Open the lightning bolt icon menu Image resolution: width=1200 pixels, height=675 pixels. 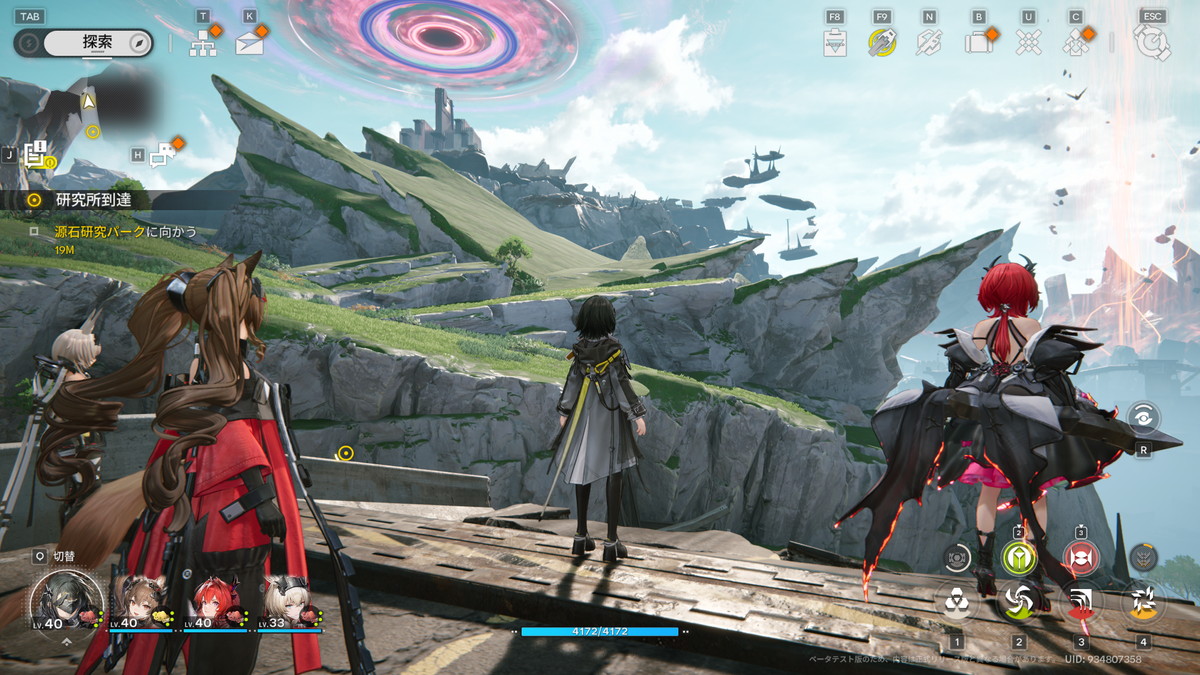click(x=929, y=42)
